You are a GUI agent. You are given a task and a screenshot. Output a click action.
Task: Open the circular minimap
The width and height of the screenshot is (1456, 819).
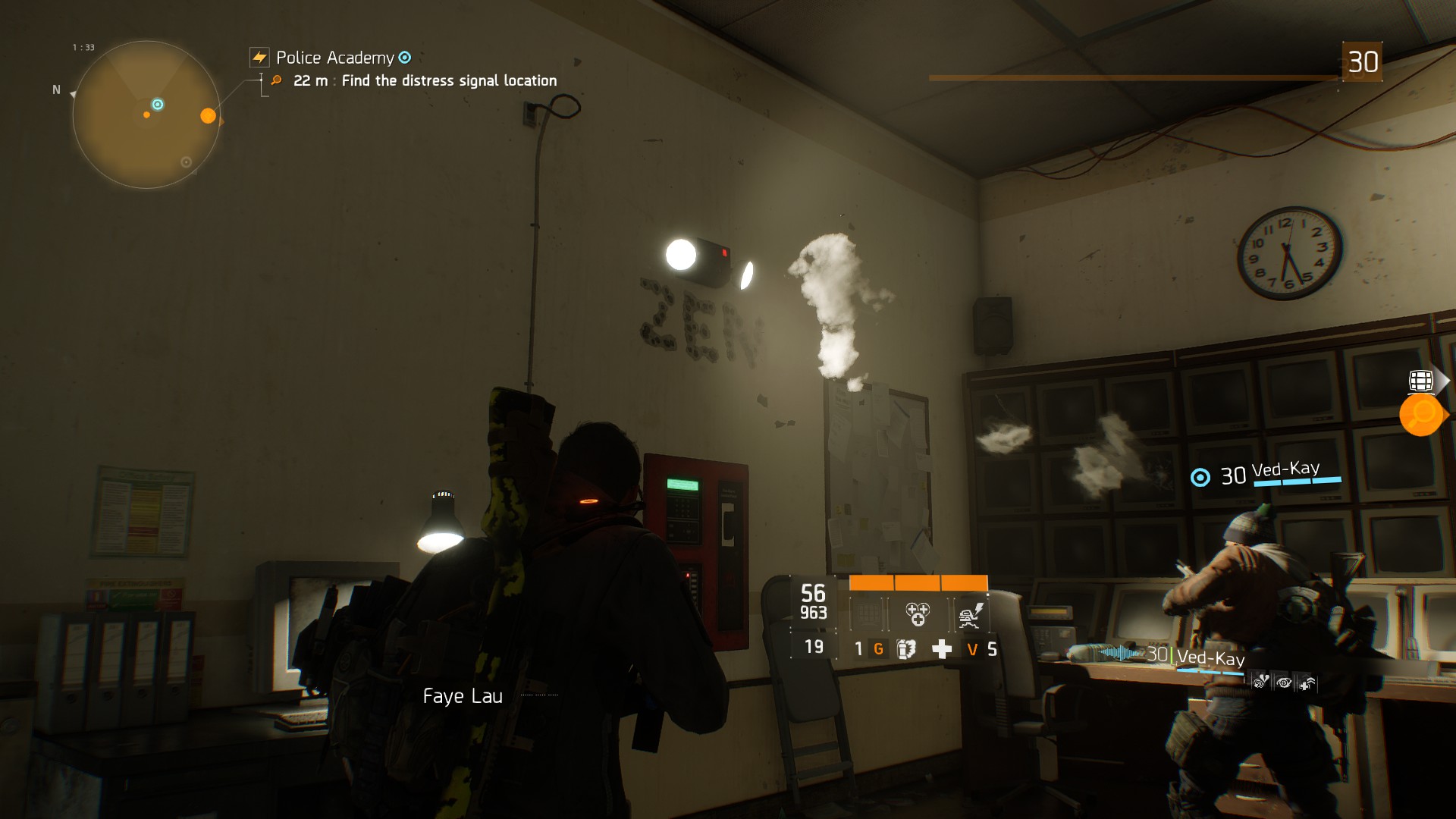tap(146, 115)
